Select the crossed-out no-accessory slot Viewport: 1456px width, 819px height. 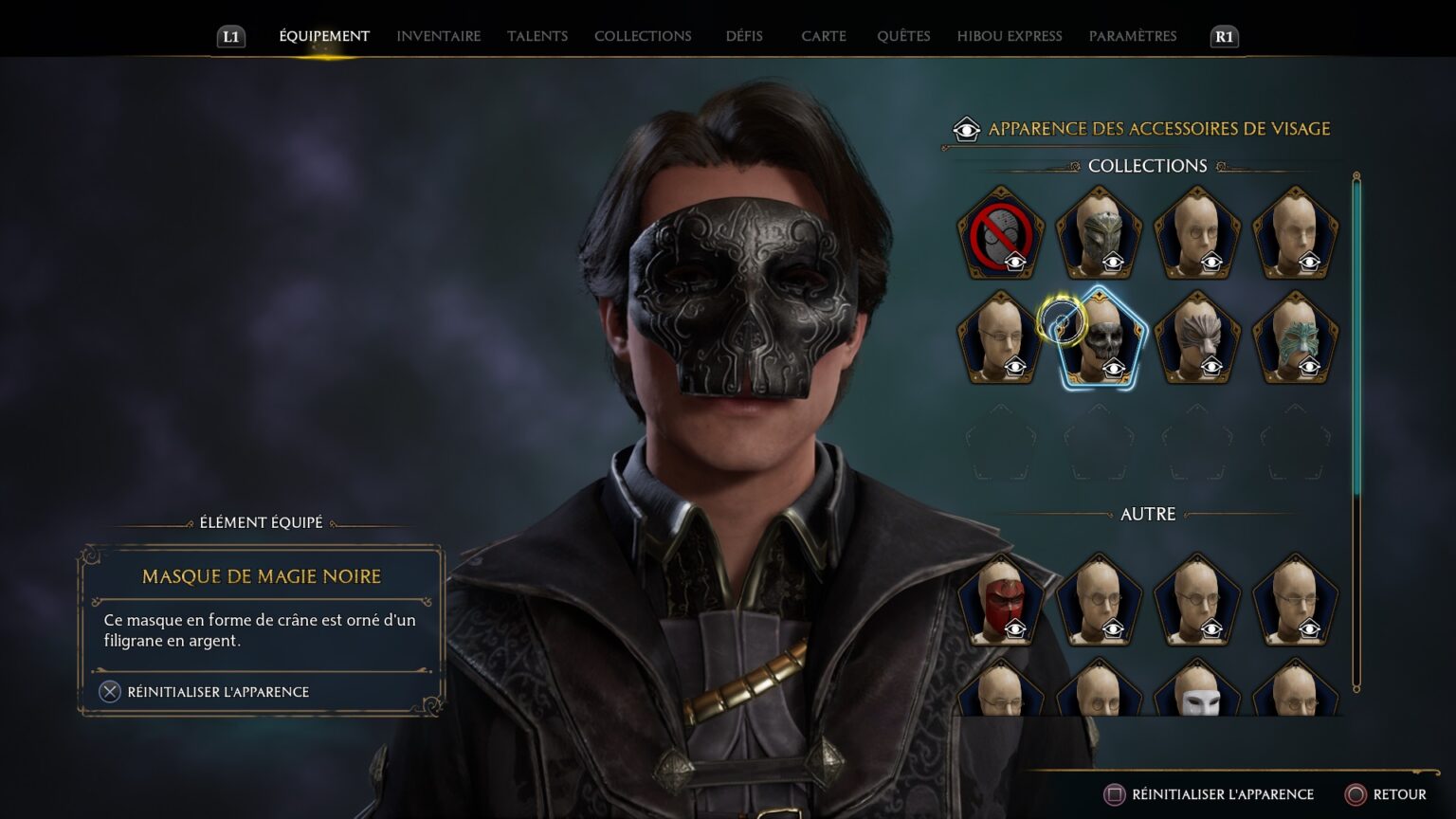[1000, 232]
